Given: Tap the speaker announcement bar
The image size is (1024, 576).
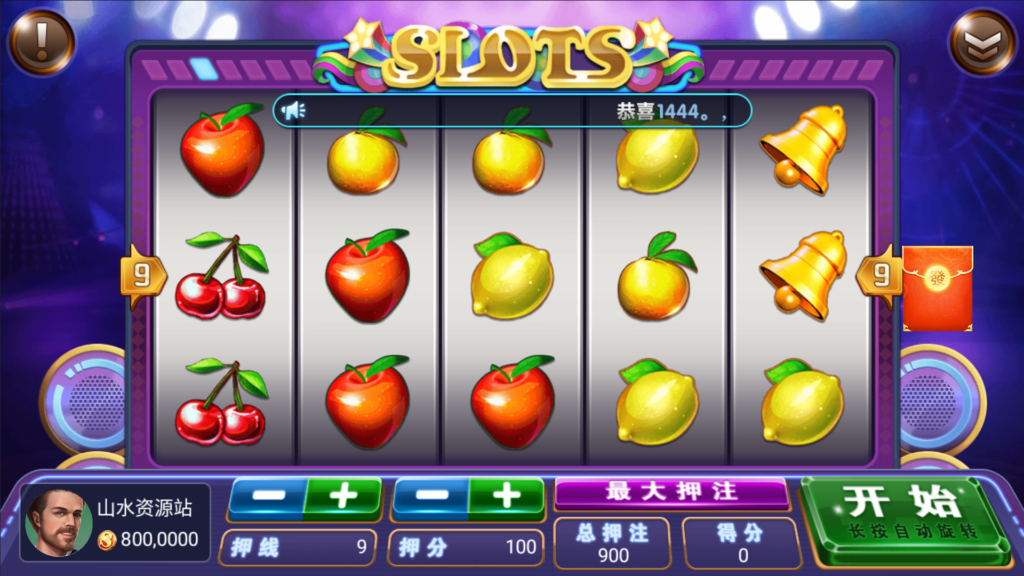Looking at the screenshot, I should [x=511, y=111].
